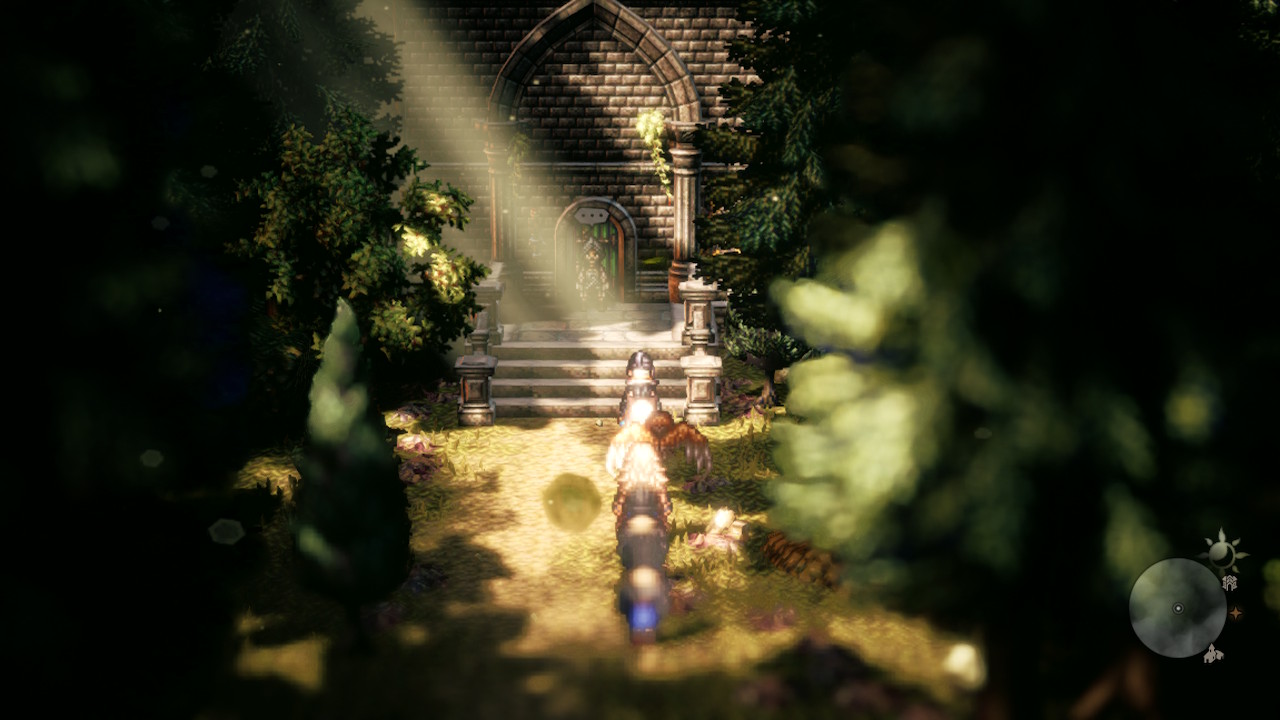Click the leaf-shaped ray of the daylight icon

tap(1224, 534)
